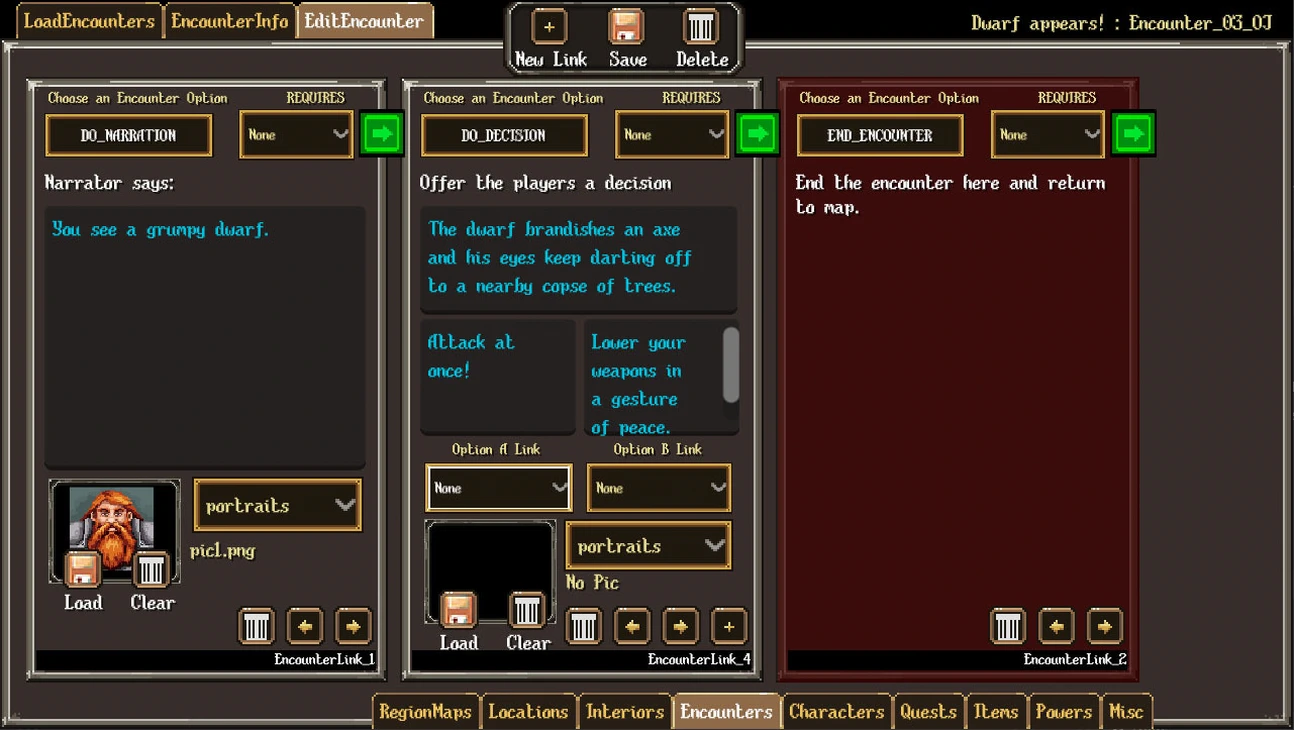This screenshot has width=1294, height=730.
Task: Open the Option A Link dropdown
Action: [498, 488]
